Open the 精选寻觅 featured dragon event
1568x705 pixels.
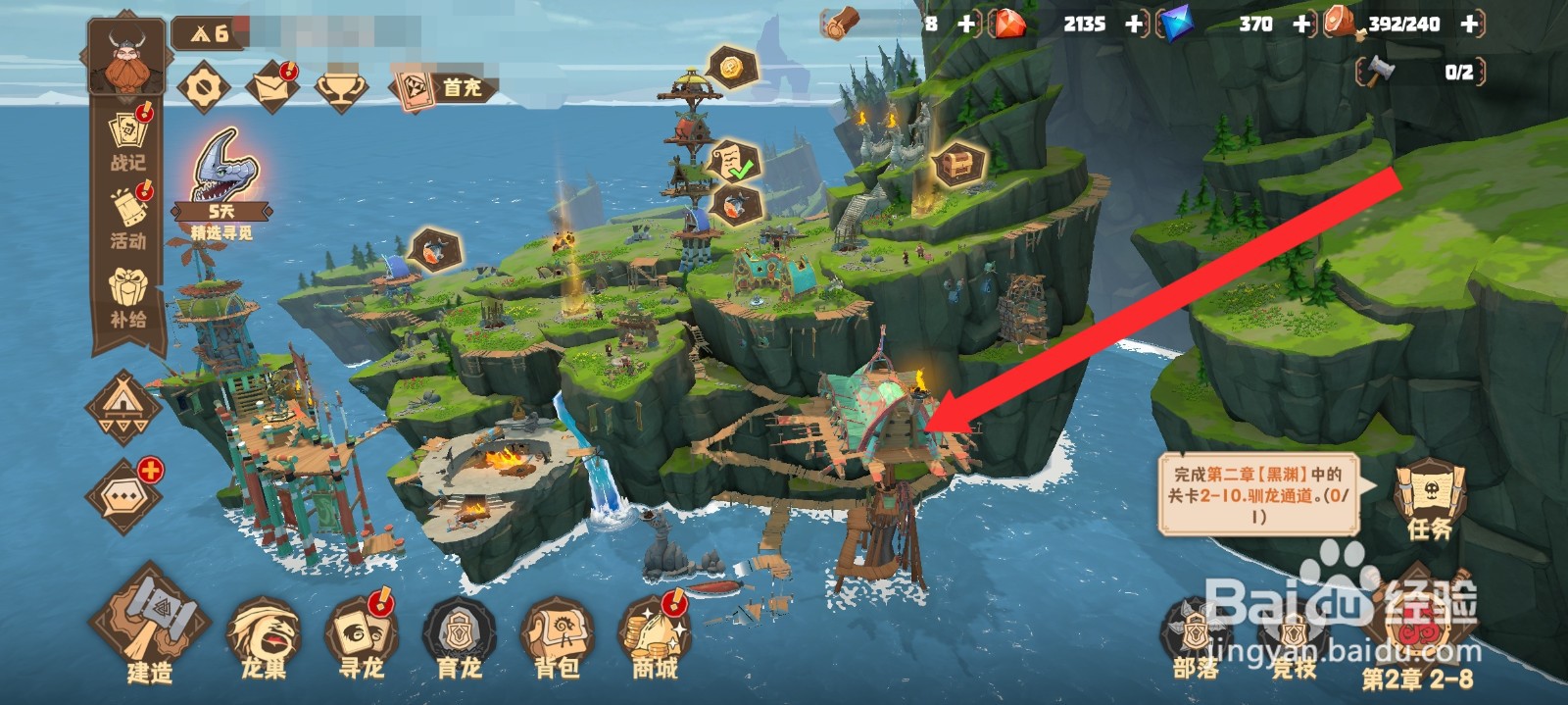pyautogui.click(x=222, y=183)
